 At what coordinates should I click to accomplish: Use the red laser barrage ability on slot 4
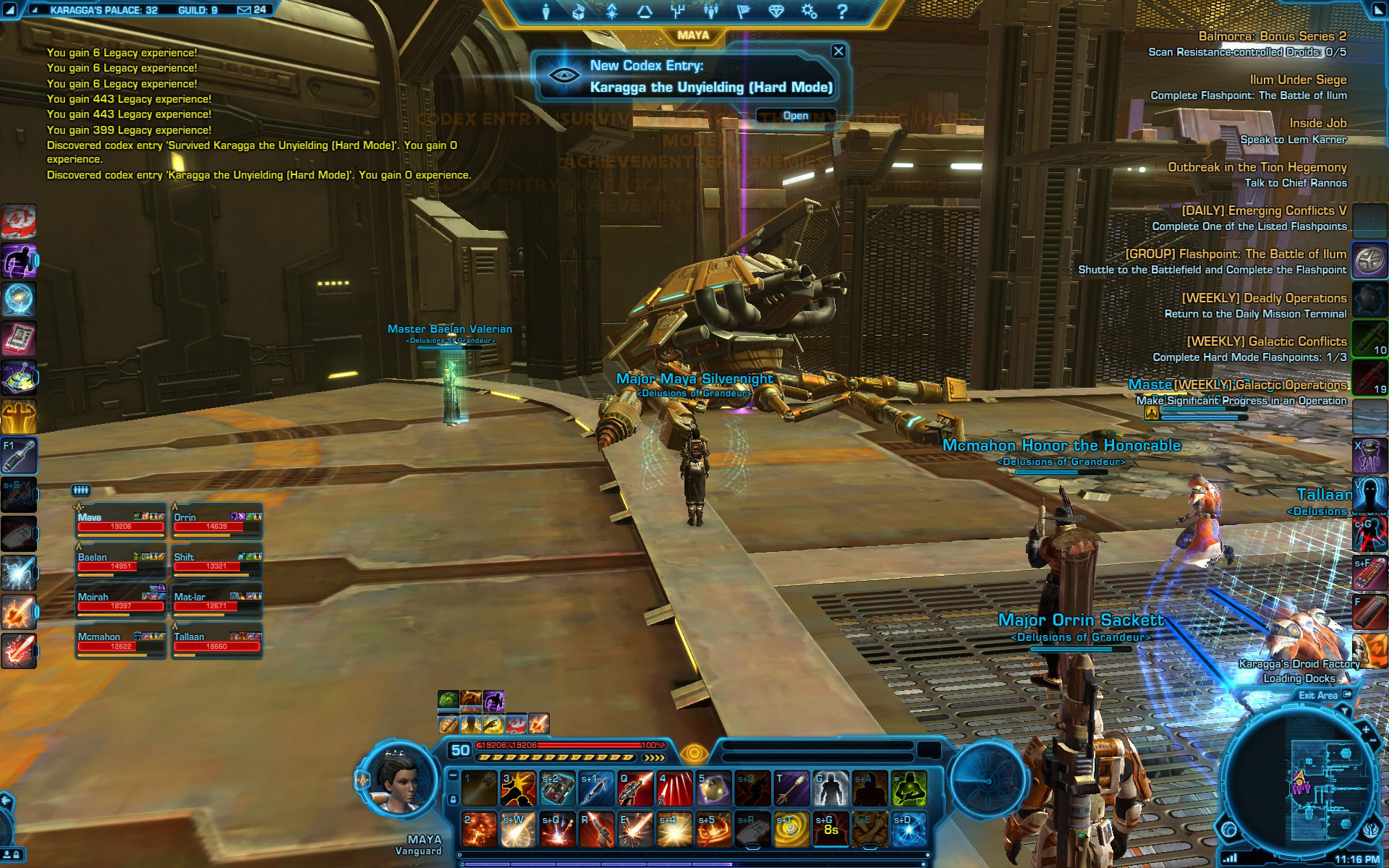click(x=674, y=788)
